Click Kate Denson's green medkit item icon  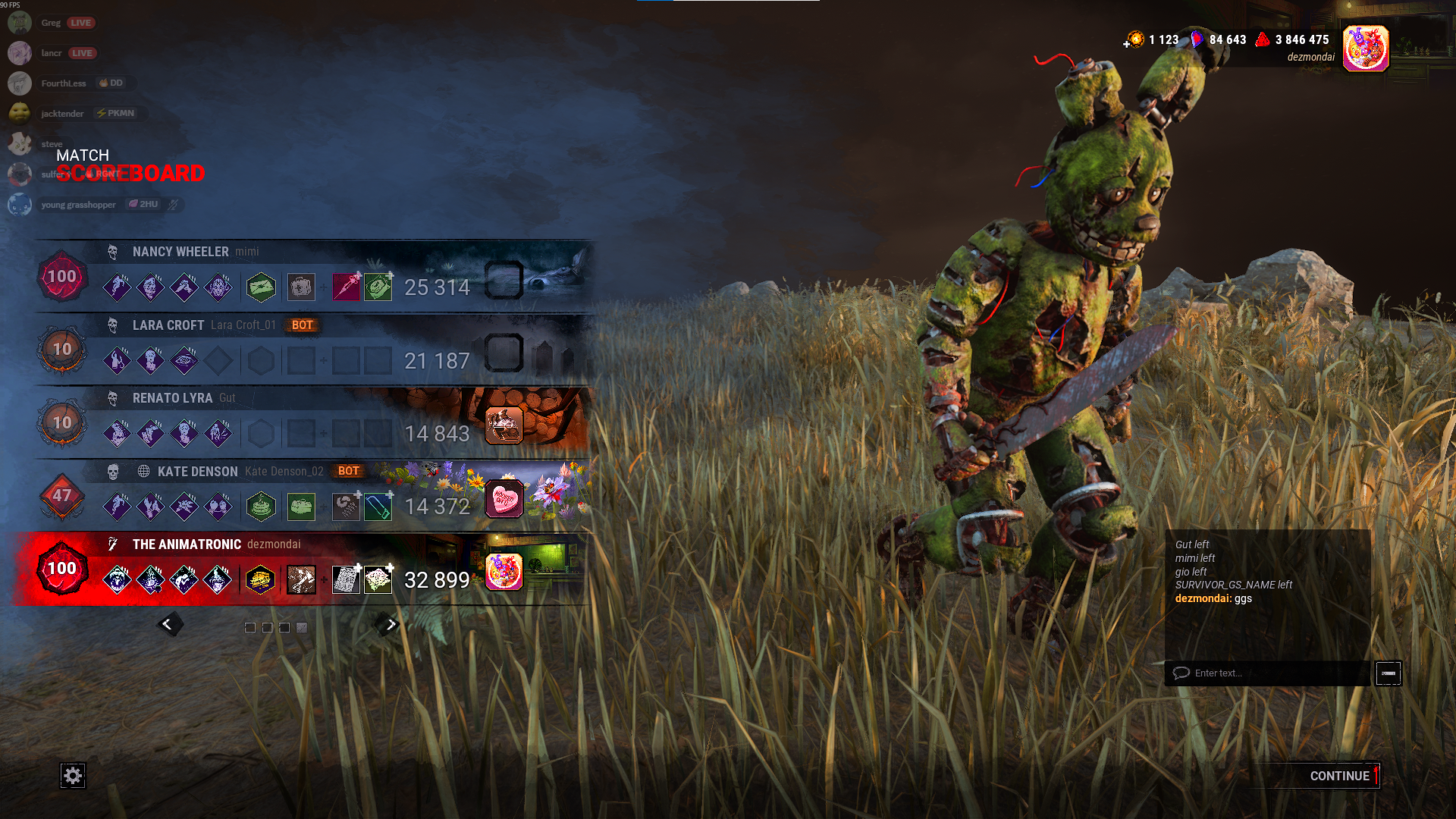[x=303, y=507]
